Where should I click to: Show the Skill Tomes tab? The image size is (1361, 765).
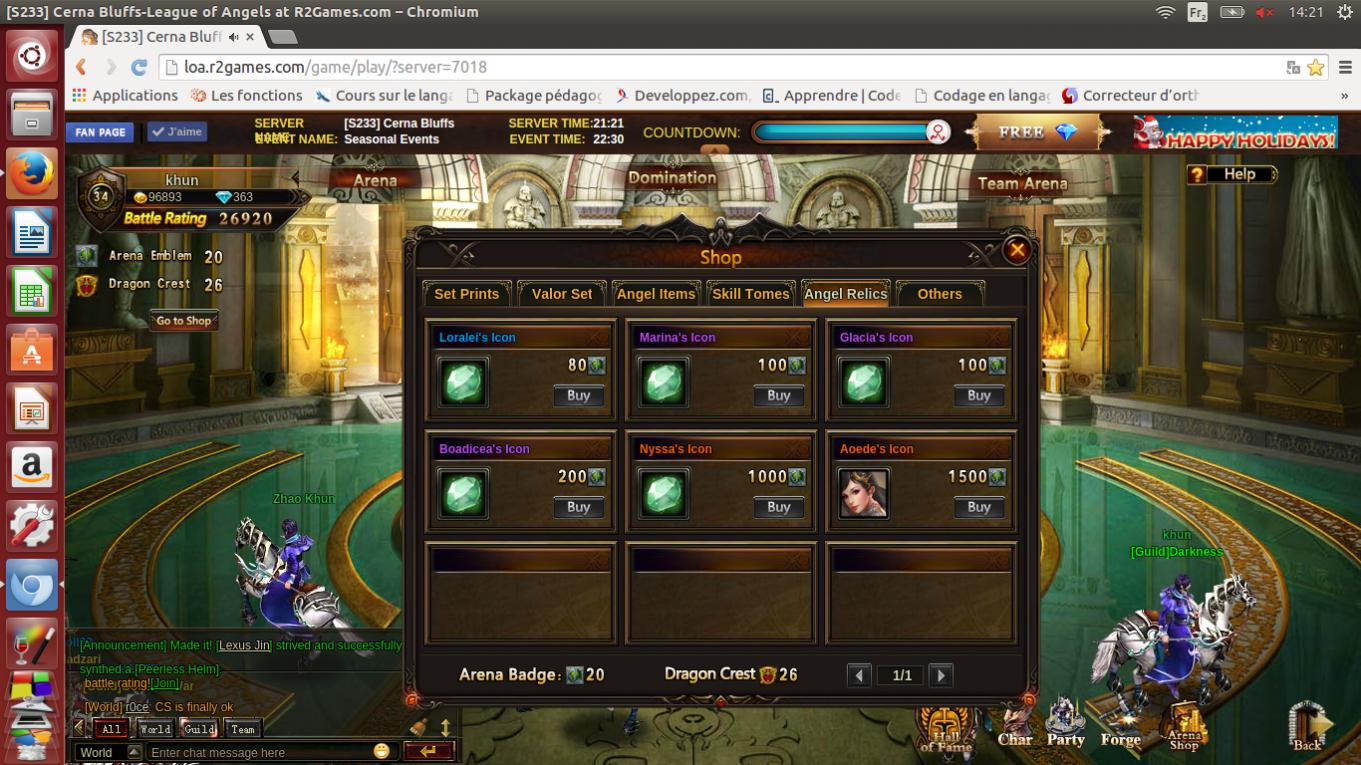pos(751,294)
